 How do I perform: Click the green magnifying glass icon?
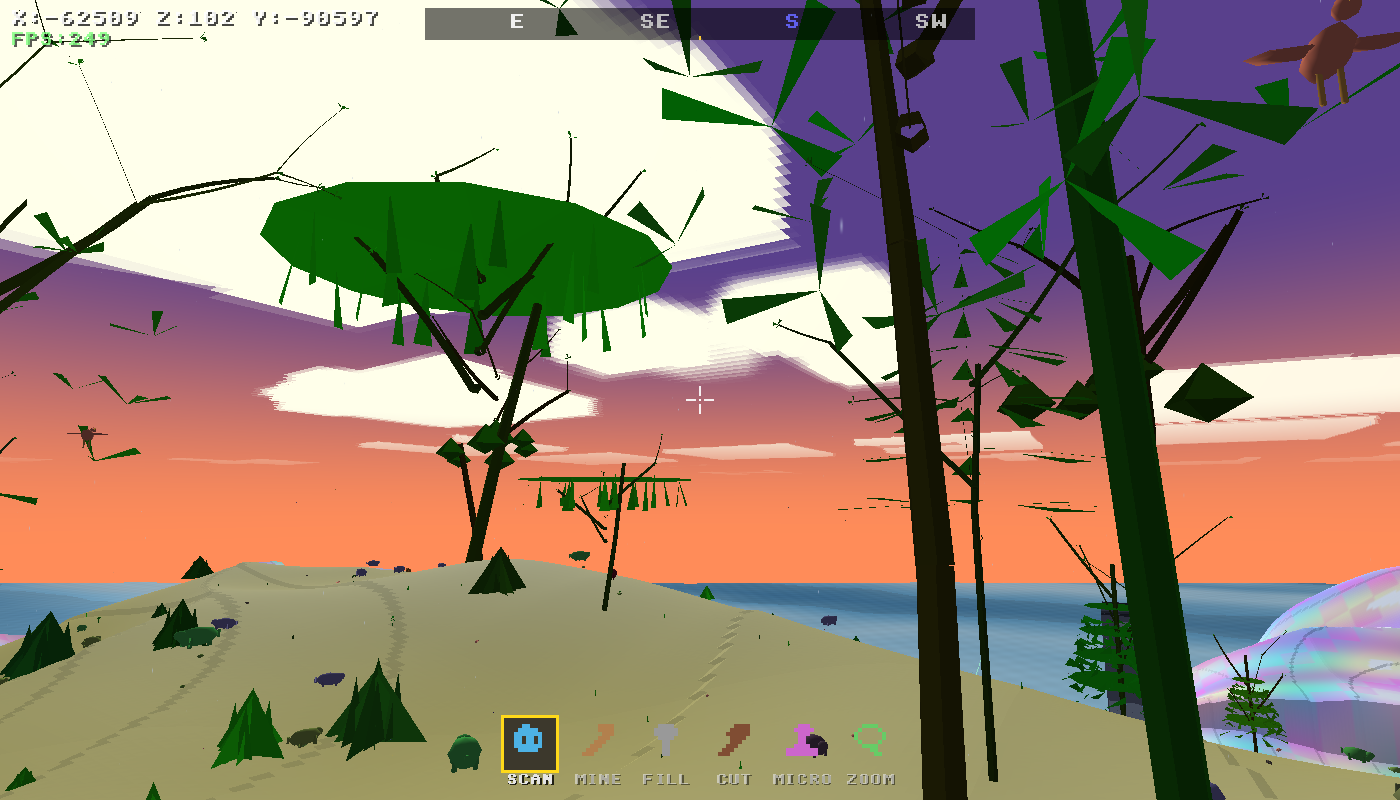pyautogui.click(x=869, y=740)
